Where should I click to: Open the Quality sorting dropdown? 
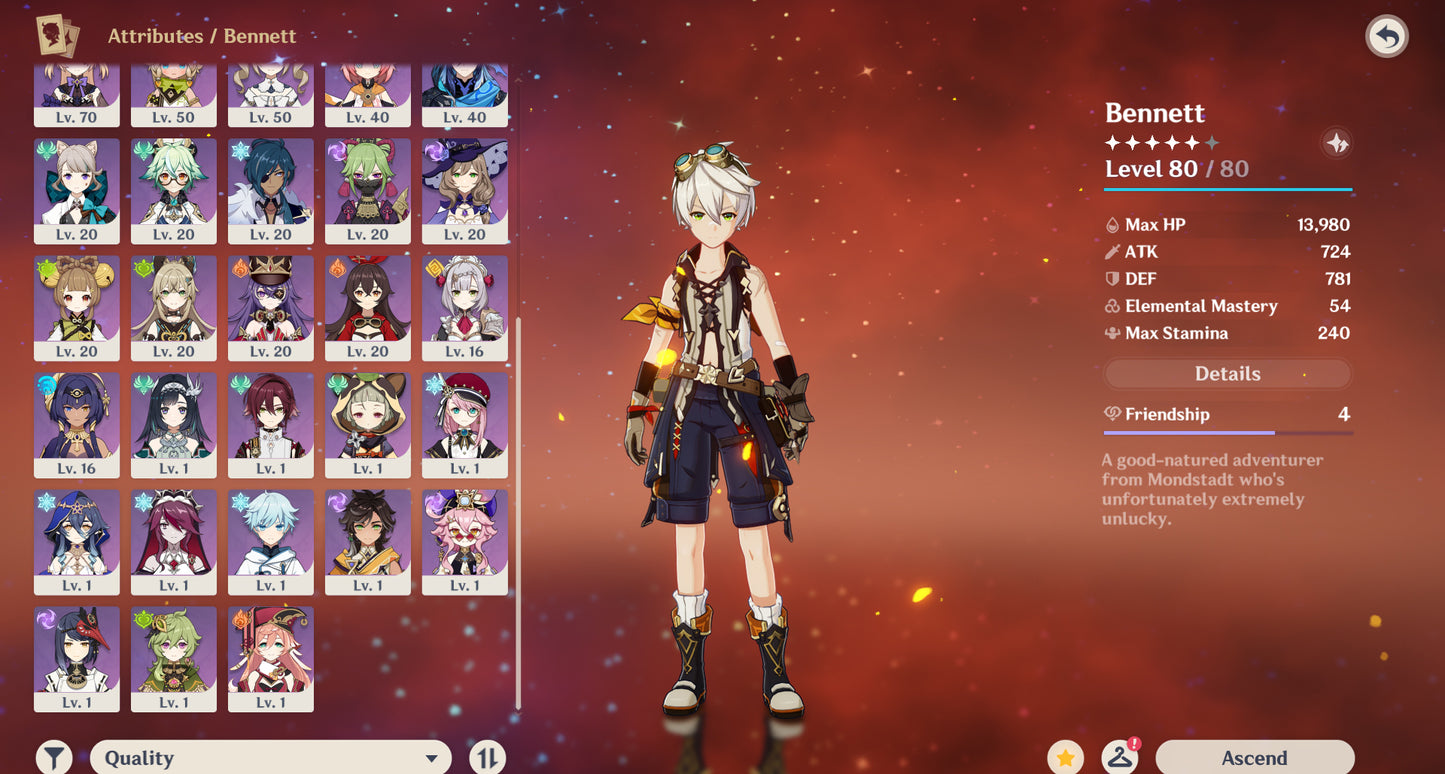coord(270,757)
